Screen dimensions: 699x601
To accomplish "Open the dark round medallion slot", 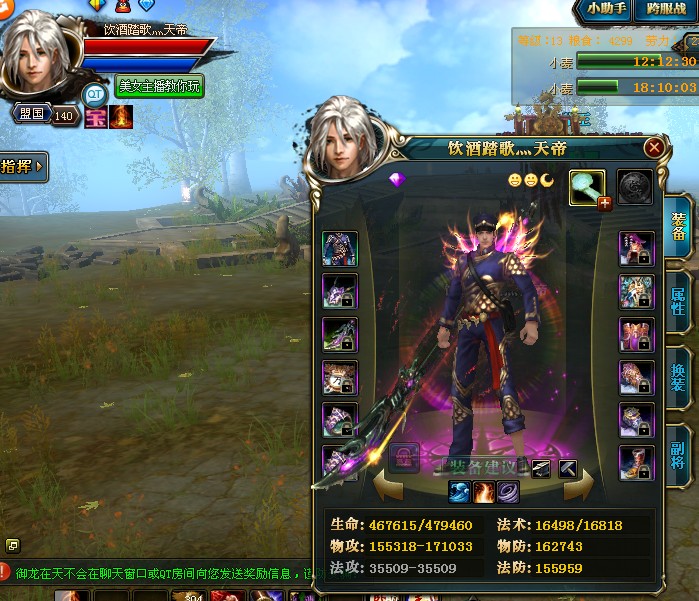I will point(635,187).
